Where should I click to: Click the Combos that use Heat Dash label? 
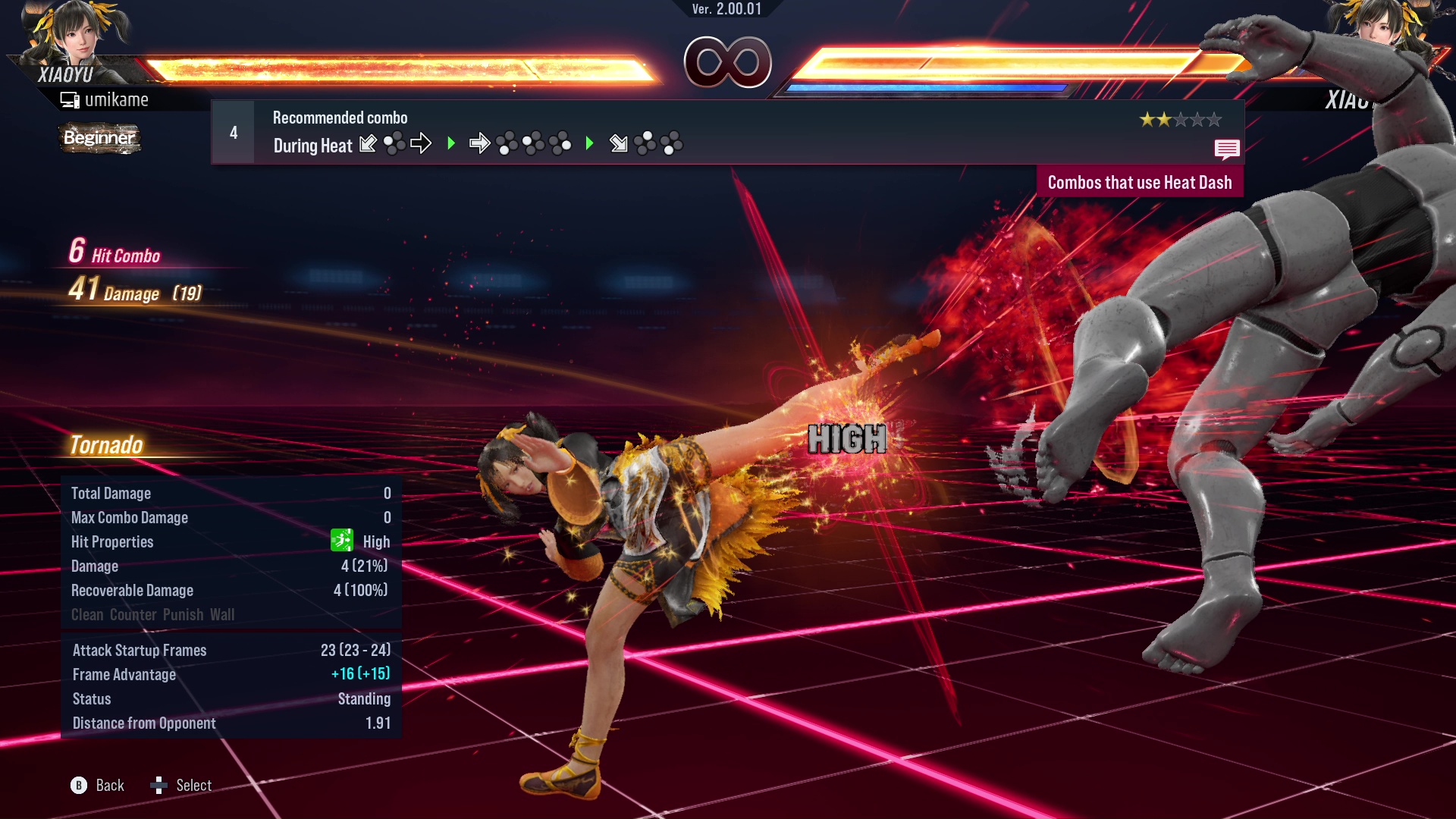(1139, 183)
